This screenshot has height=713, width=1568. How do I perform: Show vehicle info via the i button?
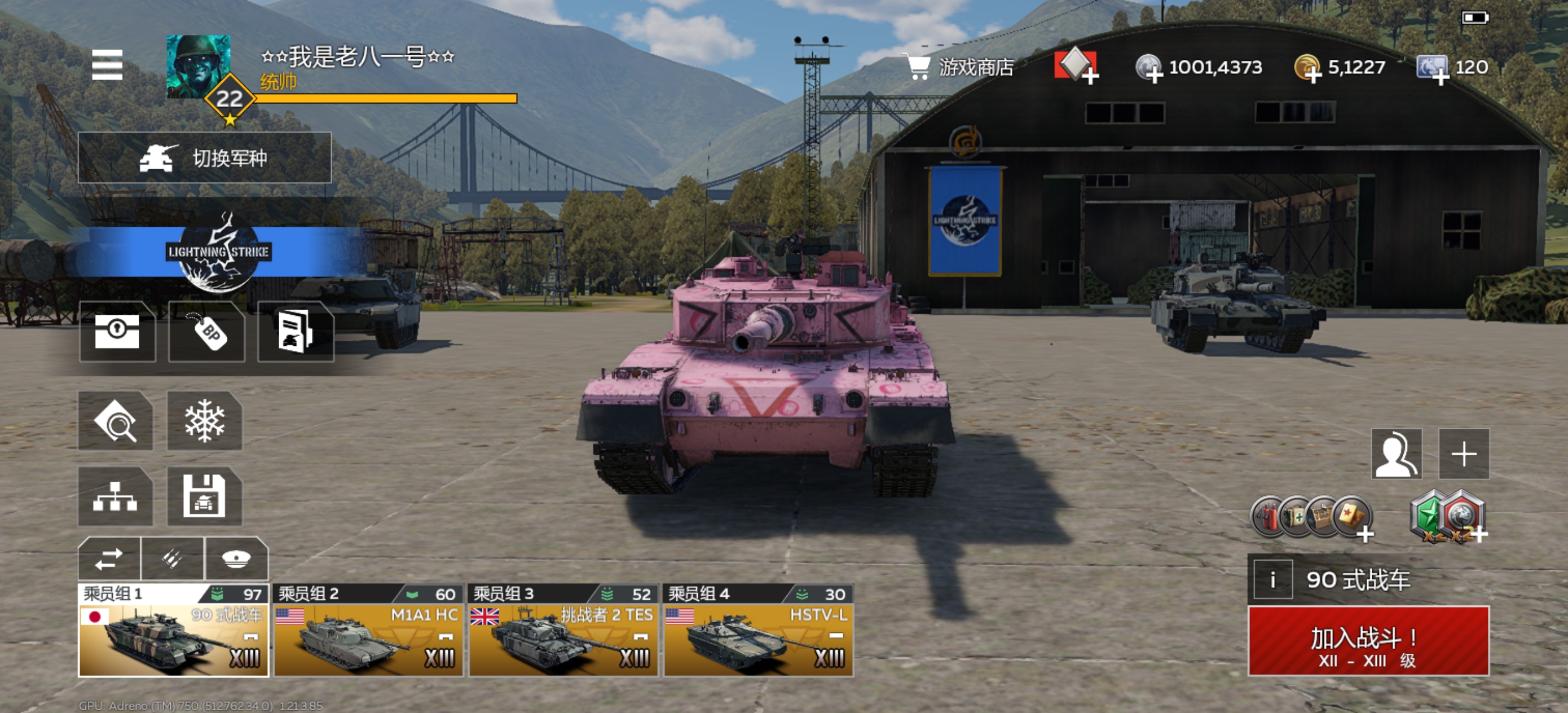point(1271,580)
